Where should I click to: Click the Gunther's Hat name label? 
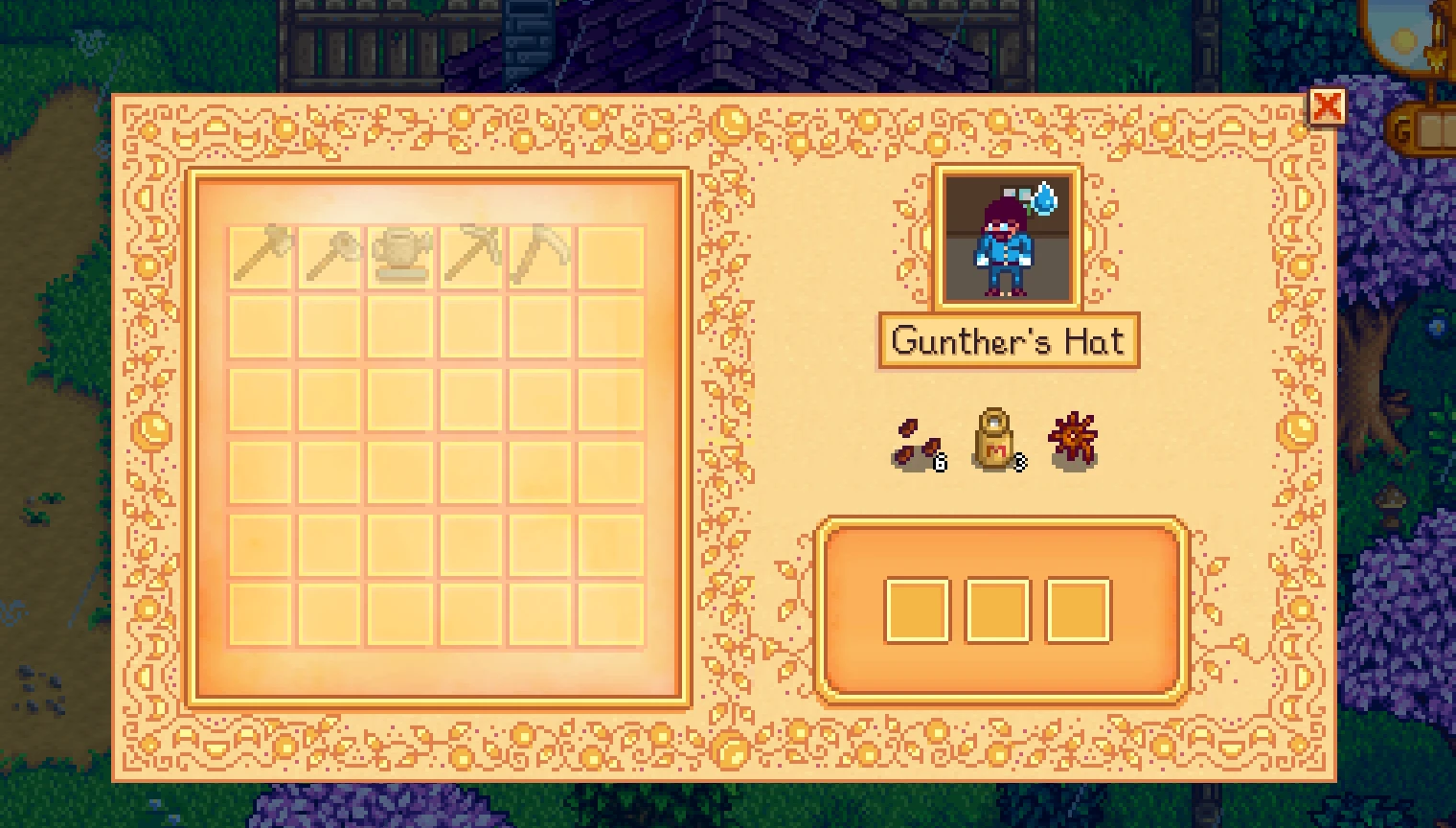tap(1009, 341)
